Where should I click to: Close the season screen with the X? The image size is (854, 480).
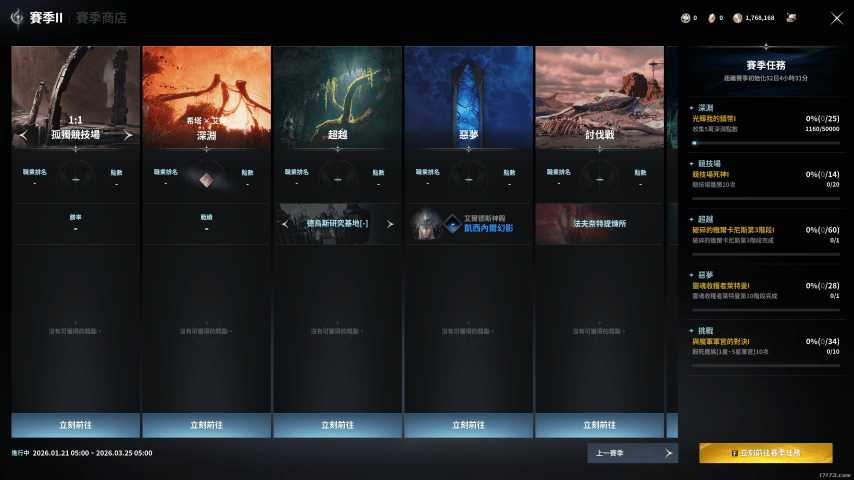(837, 18)
